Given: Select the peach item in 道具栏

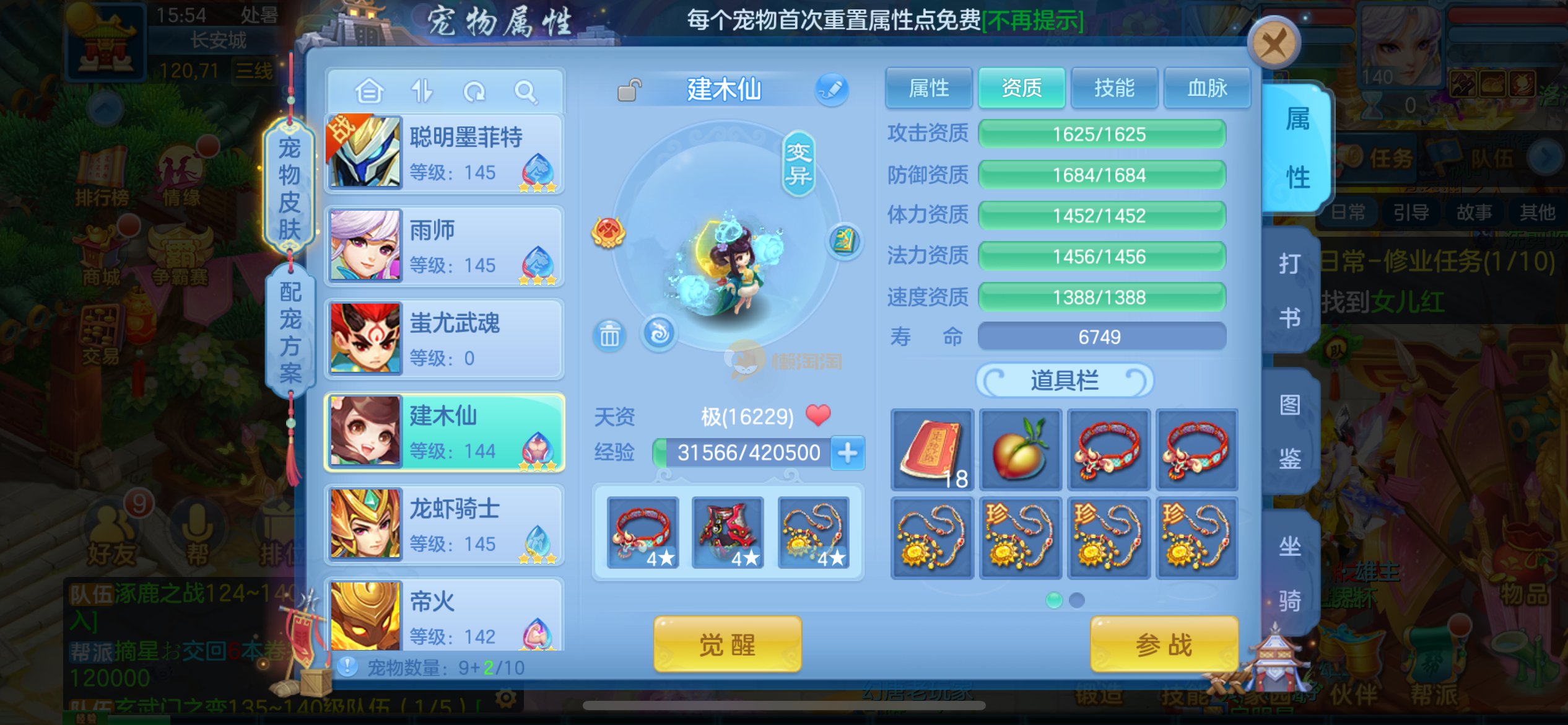Looking at the screenshot, I should click(x=1020, y=450).
